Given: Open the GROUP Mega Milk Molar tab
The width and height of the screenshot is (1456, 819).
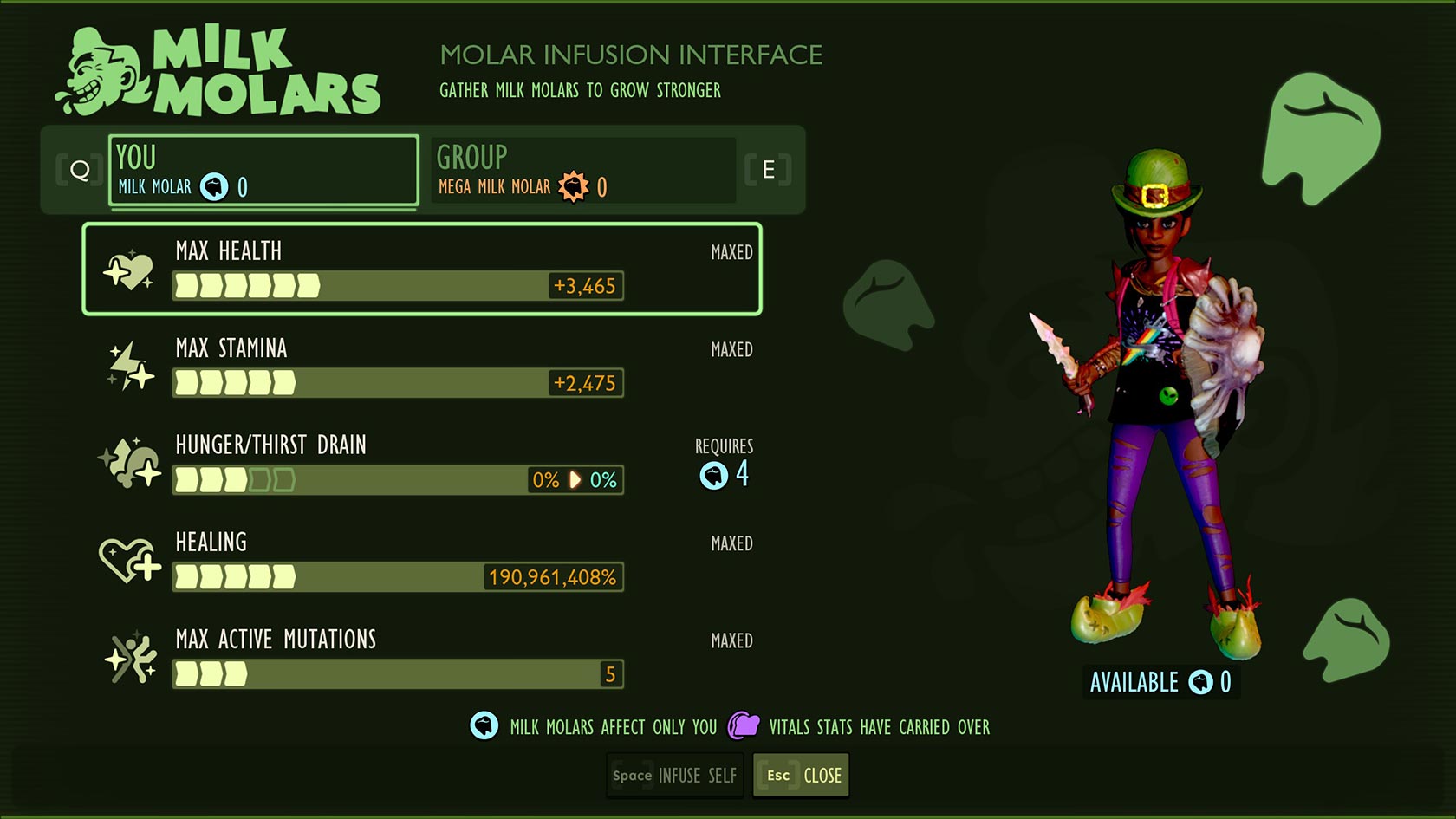Looking at the screenshot, I should tap(583, 171).
